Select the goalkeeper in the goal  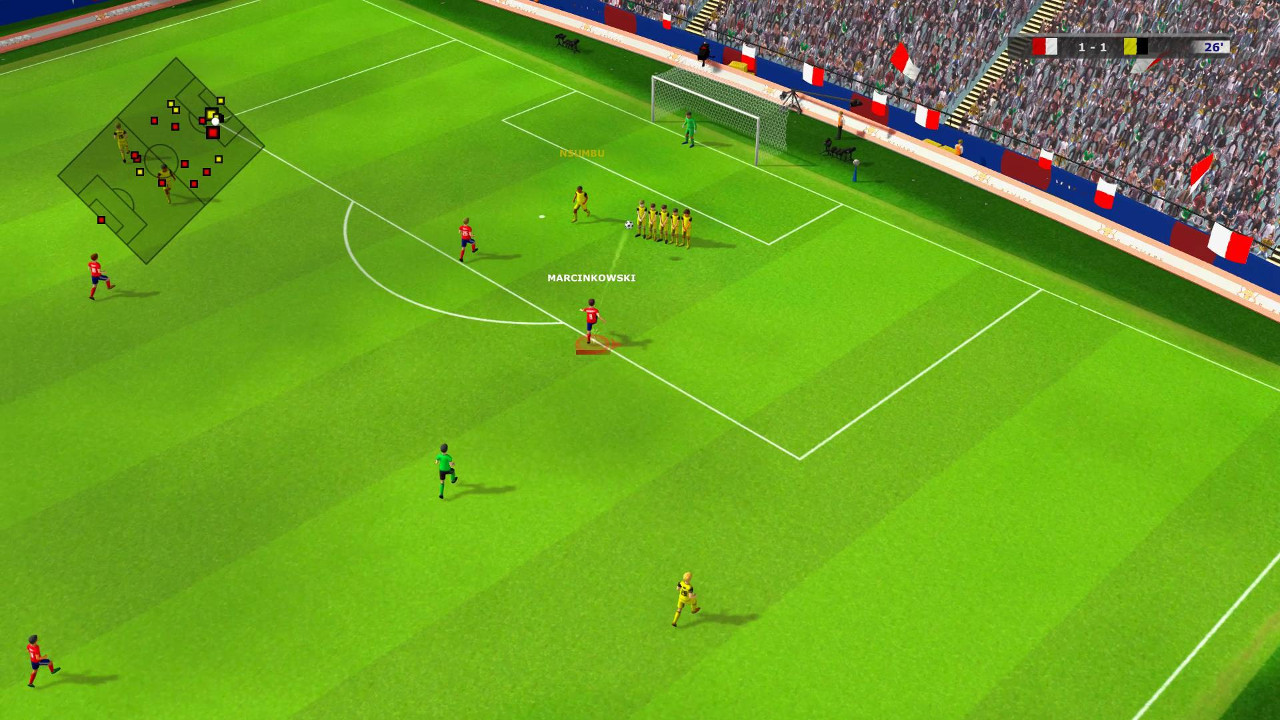690,130
